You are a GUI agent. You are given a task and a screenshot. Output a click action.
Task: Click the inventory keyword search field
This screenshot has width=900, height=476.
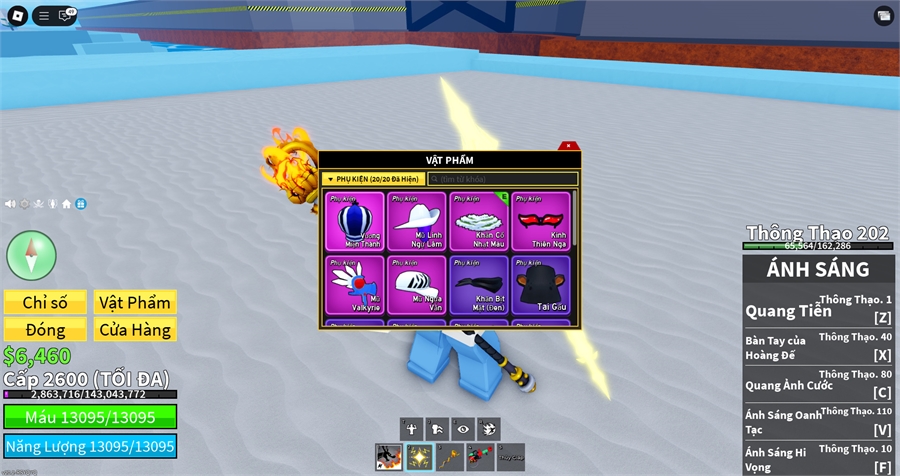[x=502, y=179]
